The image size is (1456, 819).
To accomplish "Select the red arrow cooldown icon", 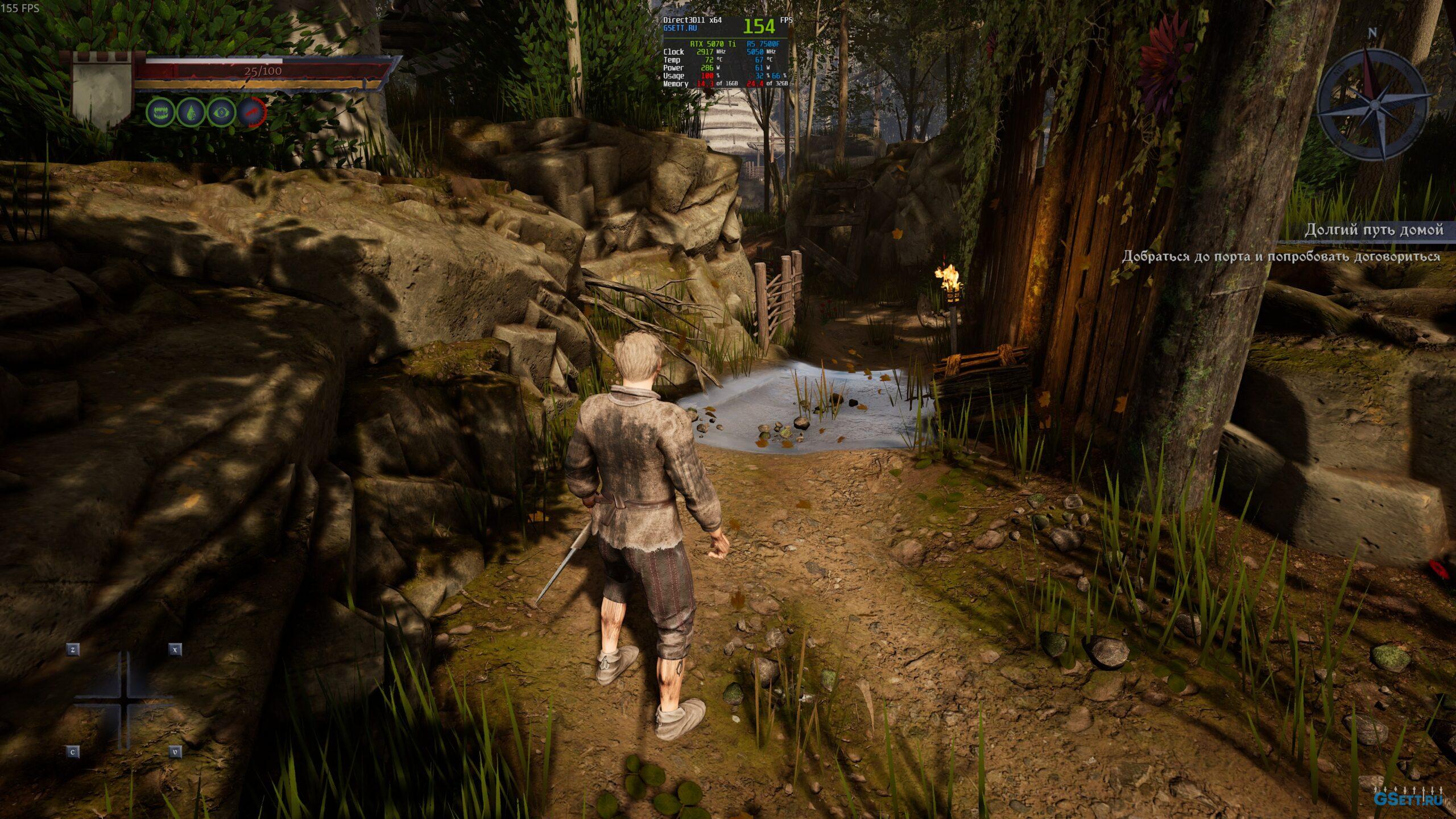I will click(251, 112).
